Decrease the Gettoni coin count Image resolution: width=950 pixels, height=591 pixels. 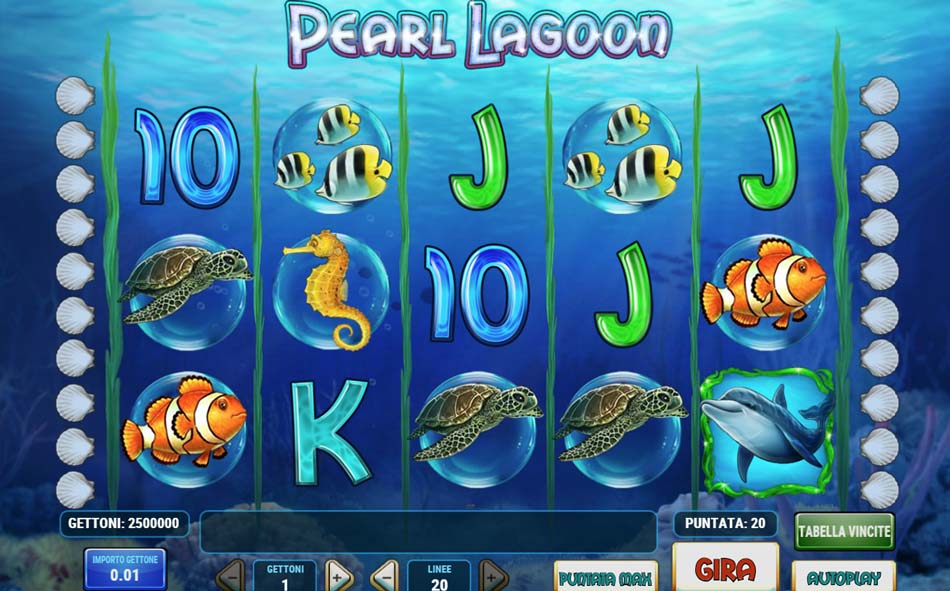click(x=230, y=577)
